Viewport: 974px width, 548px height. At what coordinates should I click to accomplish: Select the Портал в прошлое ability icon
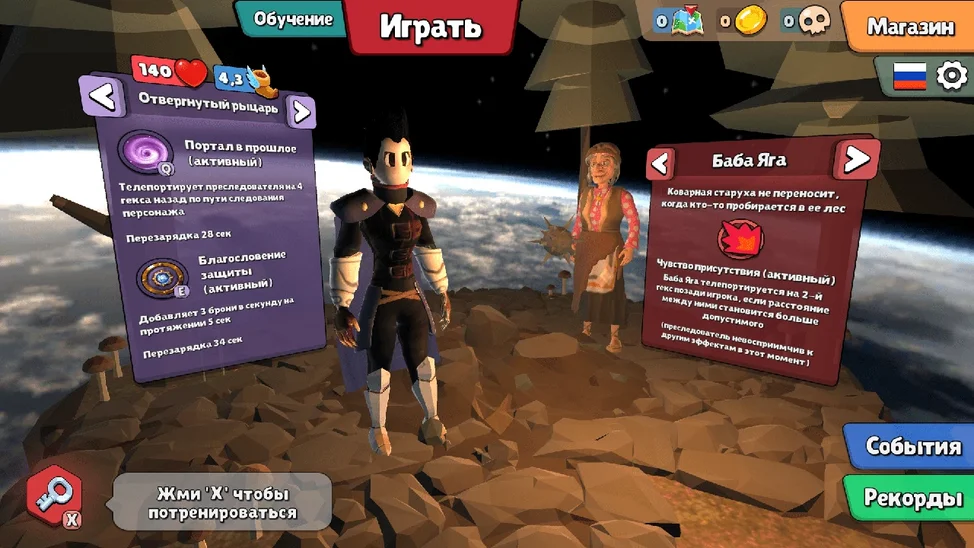pos(145,153)
